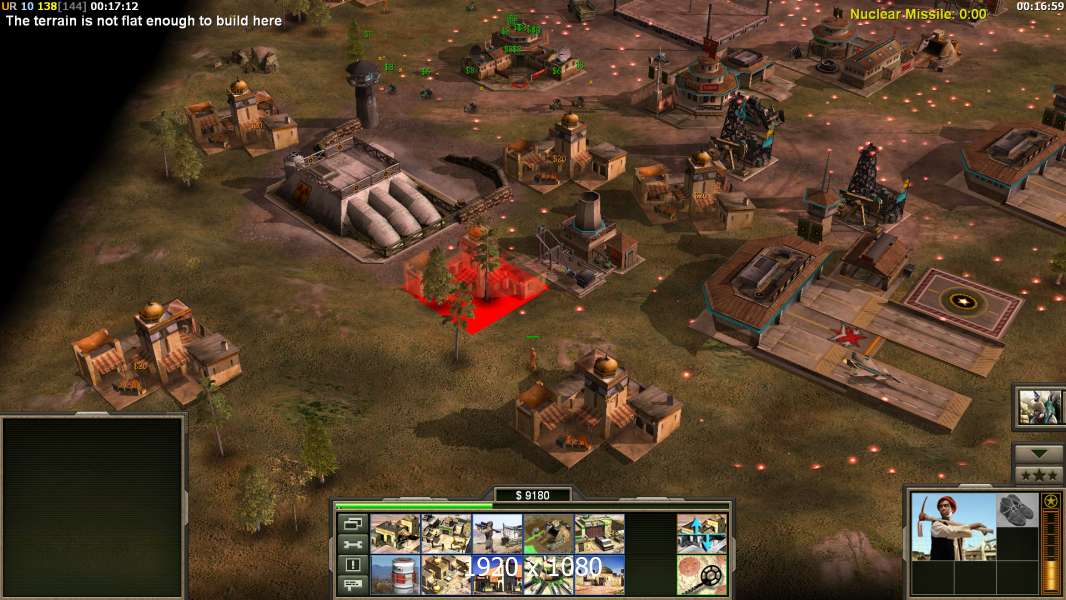
Task: Click the soldiers shortcut thumbnail button
Action: tap(1039, 406)
